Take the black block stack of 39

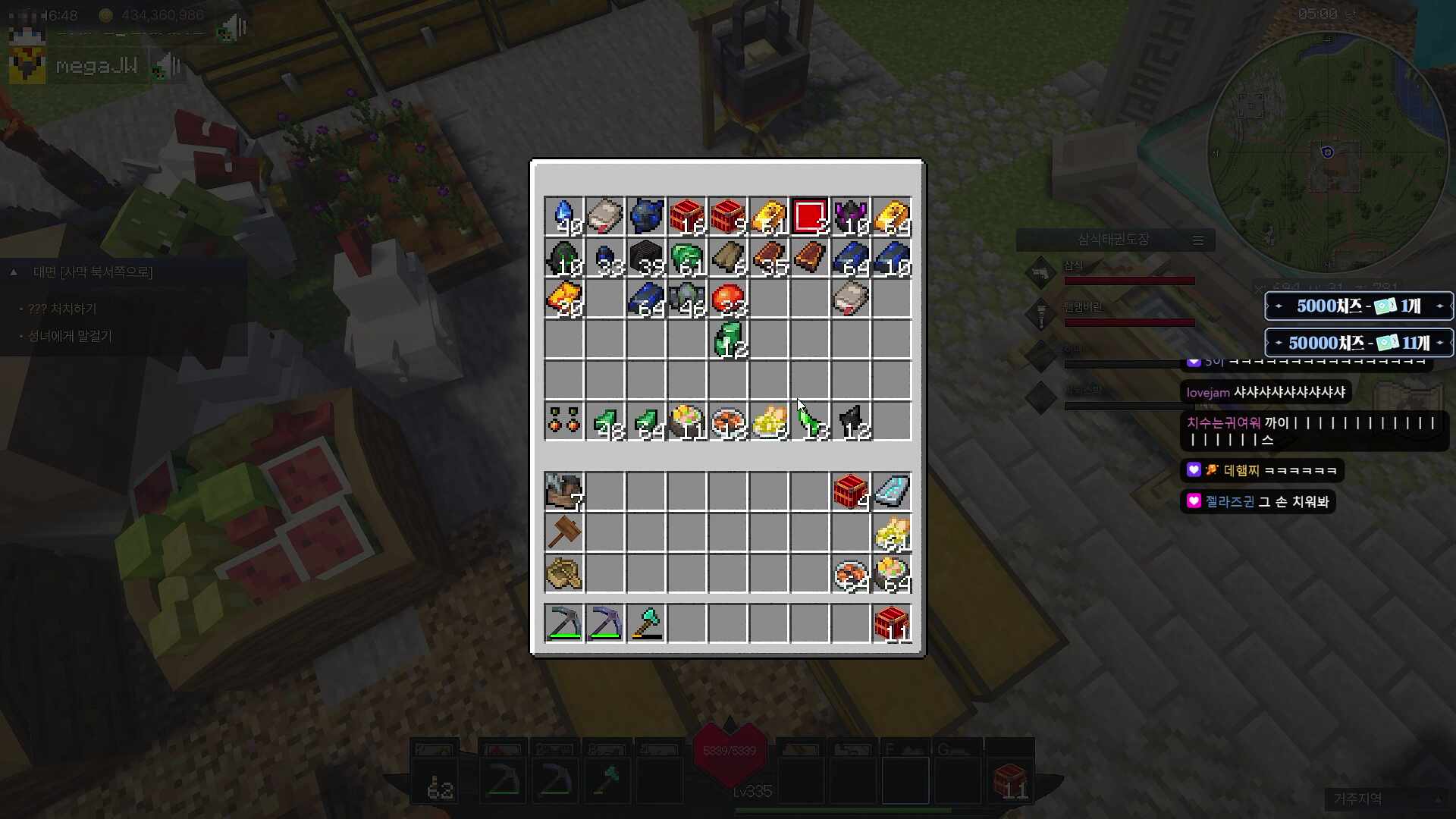(x=646, y=259)
